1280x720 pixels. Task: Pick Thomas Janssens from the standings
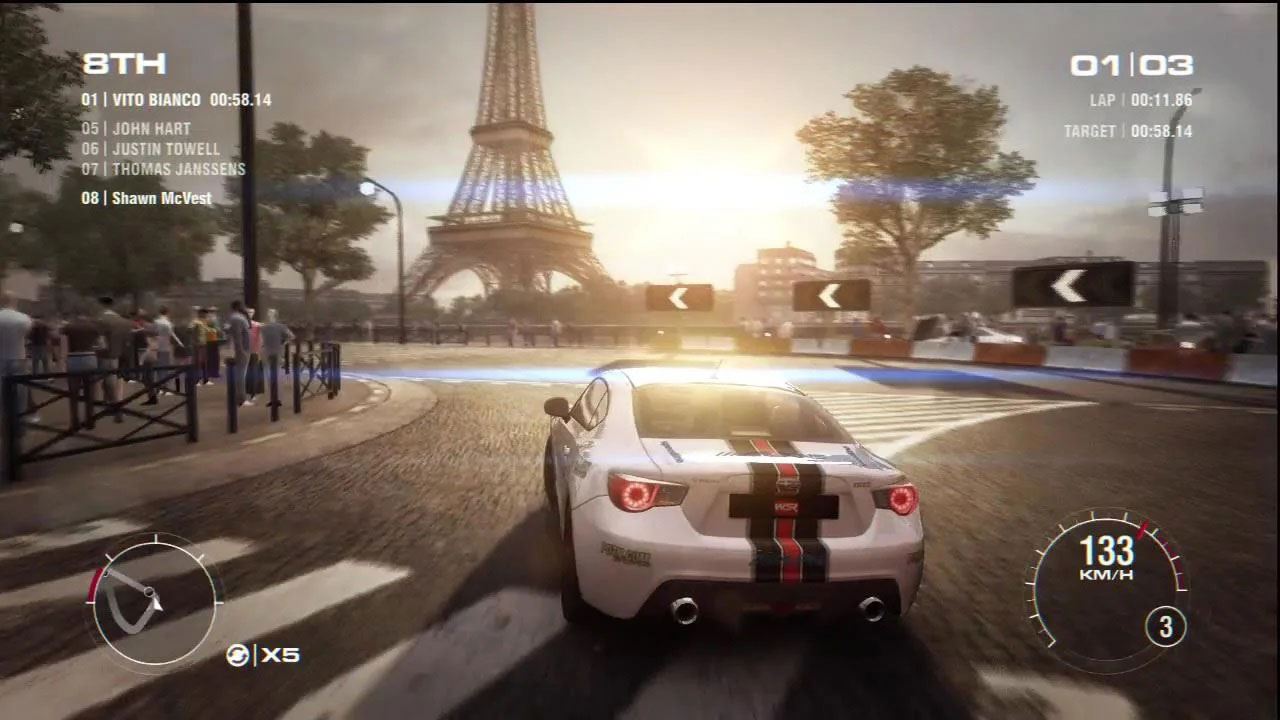coord(163,169)
